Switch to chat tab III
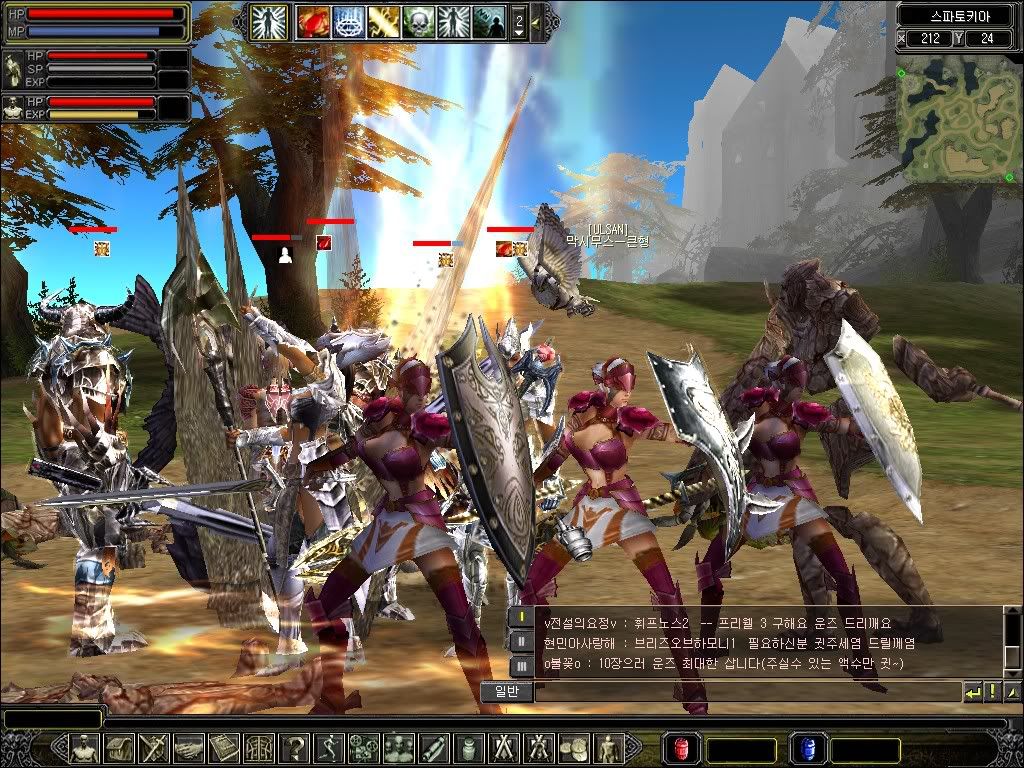1024x768 pixels. click(x=522, y=665)
